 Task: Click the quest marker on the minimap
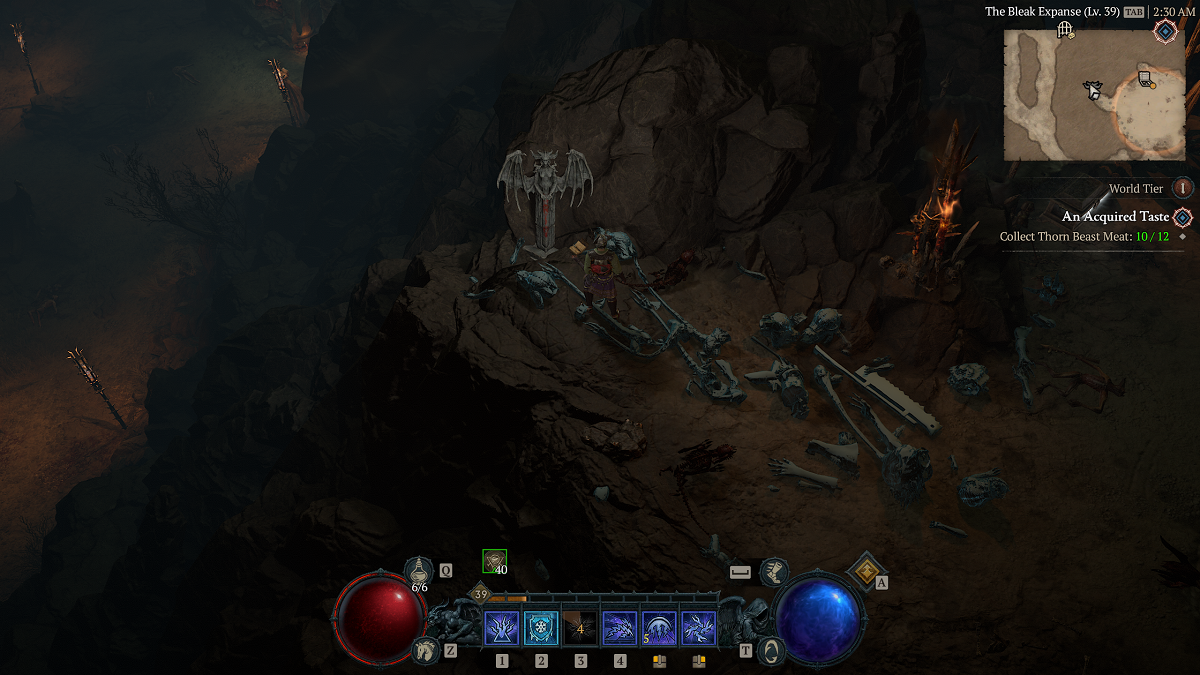pos(1146,78)
